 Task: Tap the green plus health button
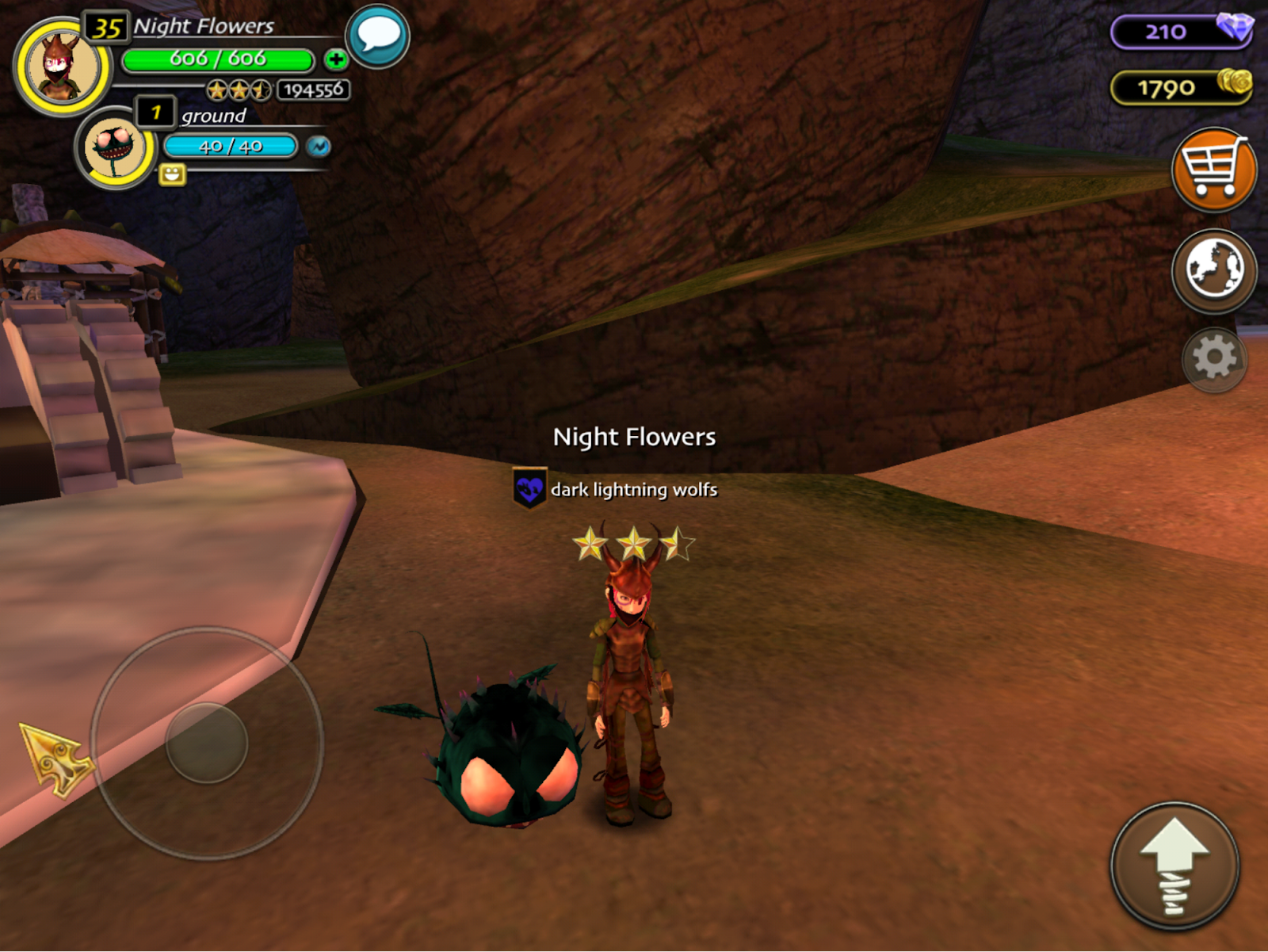pos(336,59)
